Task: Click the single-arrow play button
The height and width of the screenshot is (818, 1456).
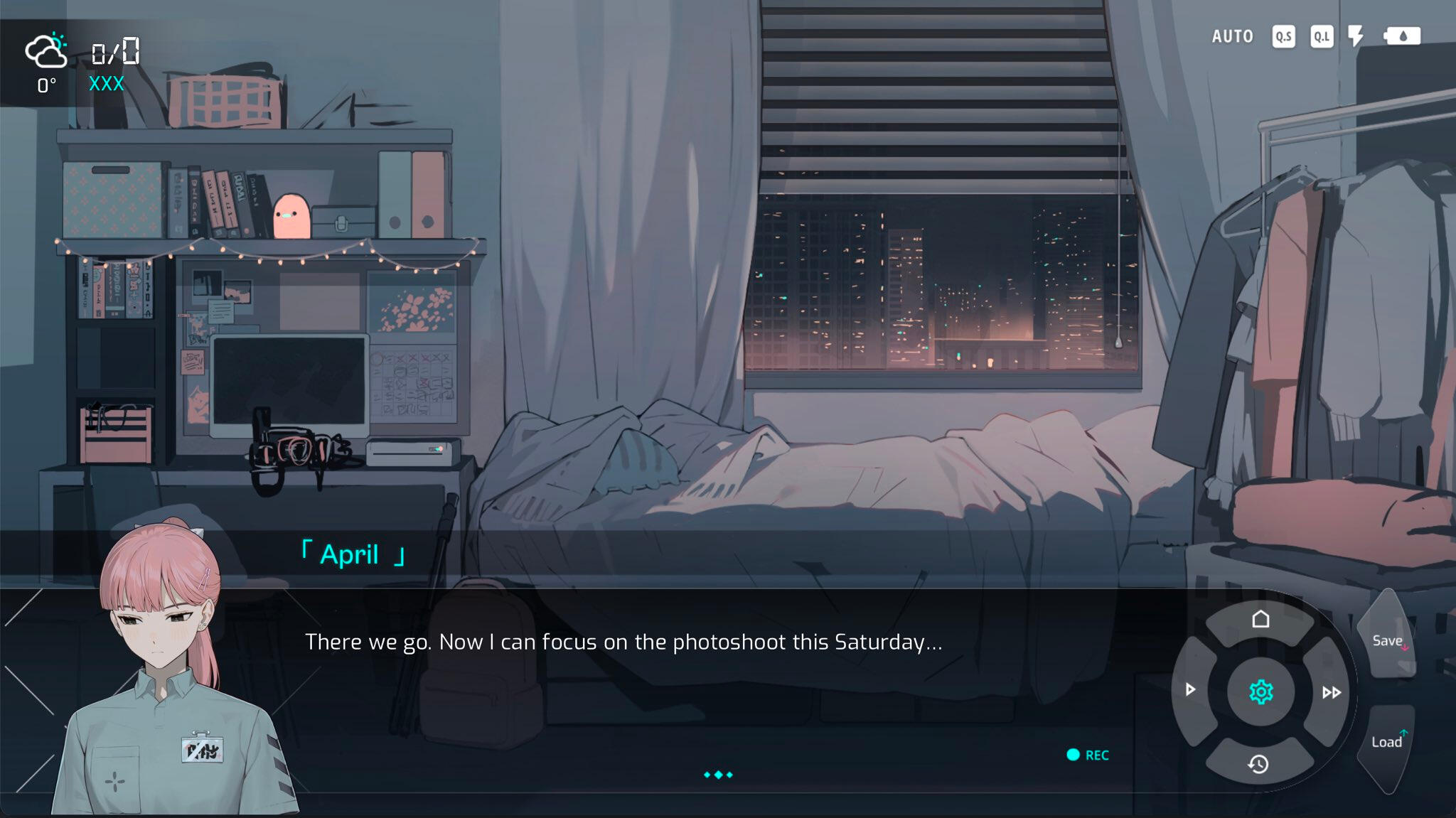Action: pyautogui.click(x=1191, y=689)
